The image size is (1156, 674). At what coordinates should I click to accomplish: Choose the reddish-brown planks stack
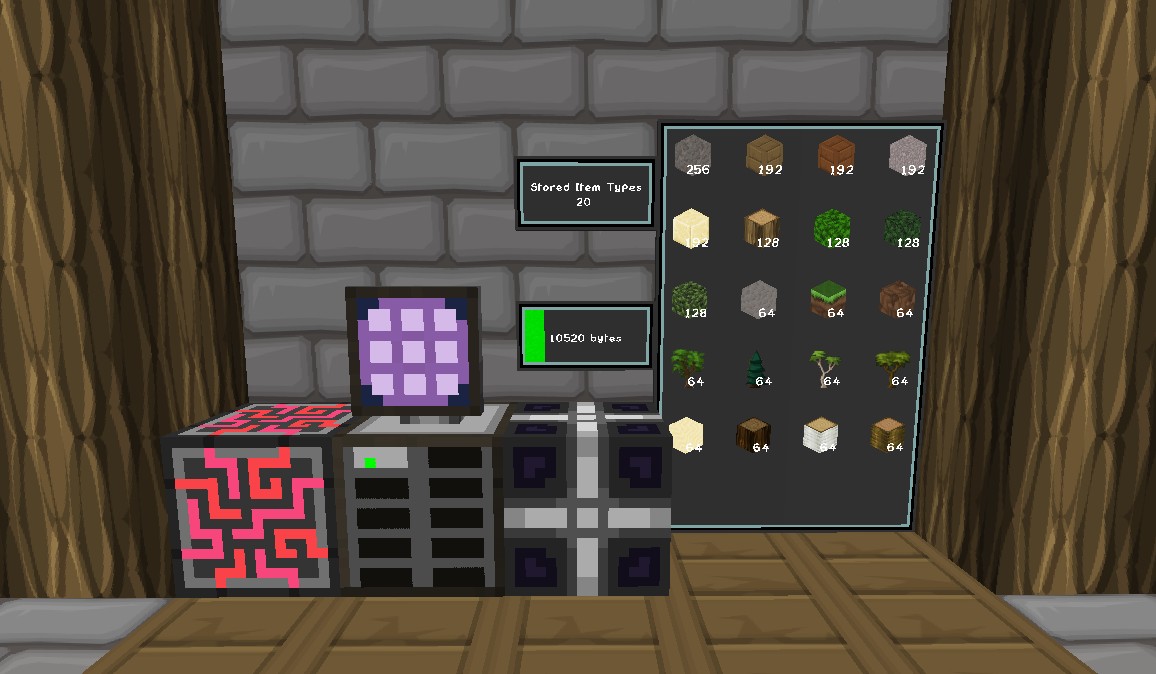click(x=837, y=155)
